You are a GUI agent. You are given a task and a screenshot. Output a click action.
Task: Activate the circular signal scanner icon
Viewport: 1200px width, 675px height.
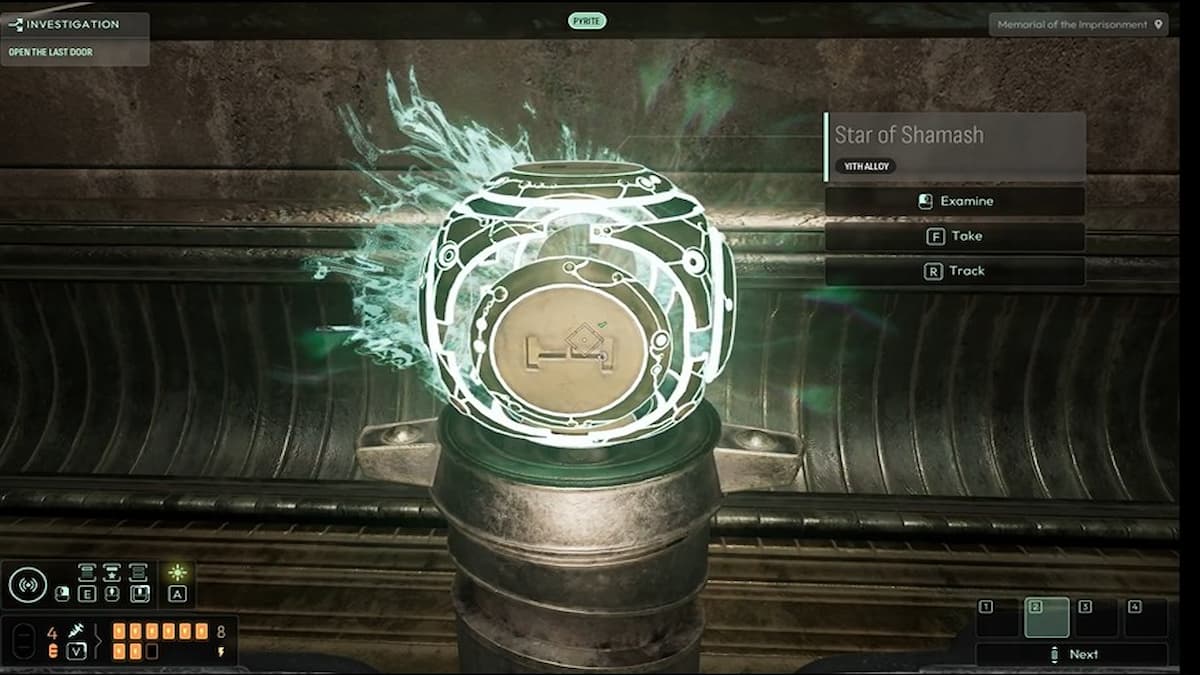pos(28,585)
